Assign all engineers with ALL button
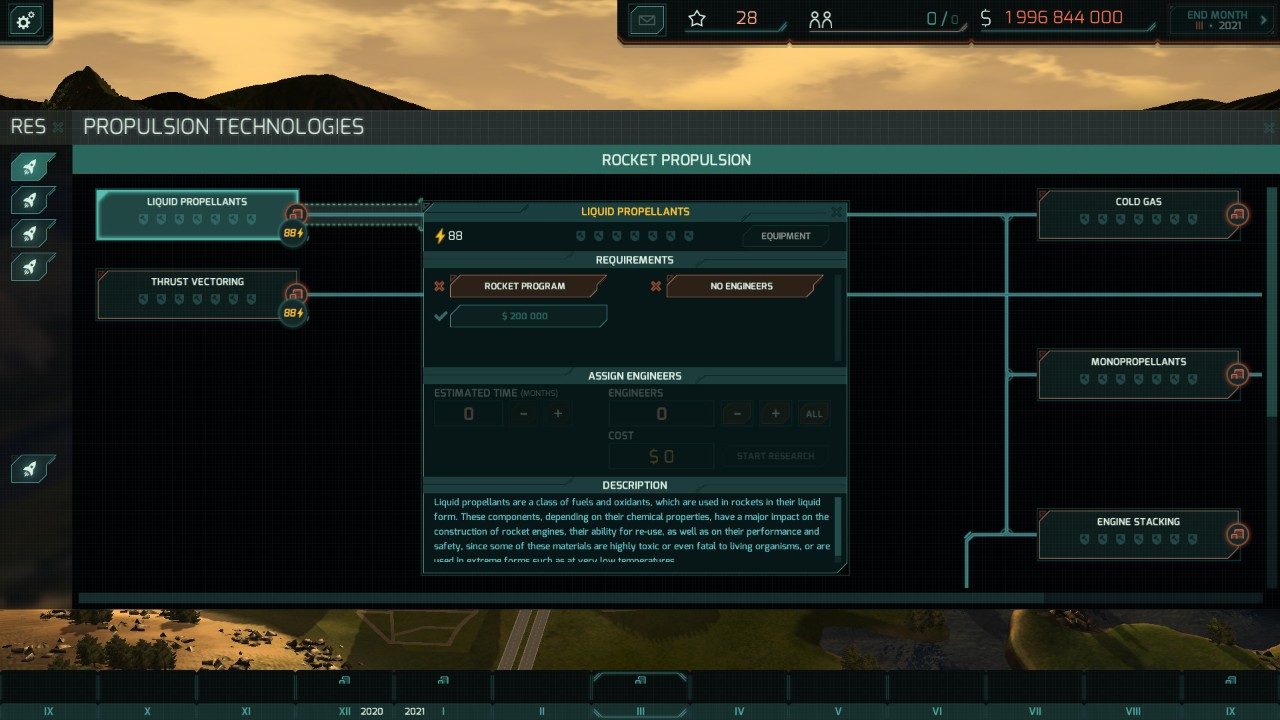This screenshot has height=720, width=1280. point(814,414)
